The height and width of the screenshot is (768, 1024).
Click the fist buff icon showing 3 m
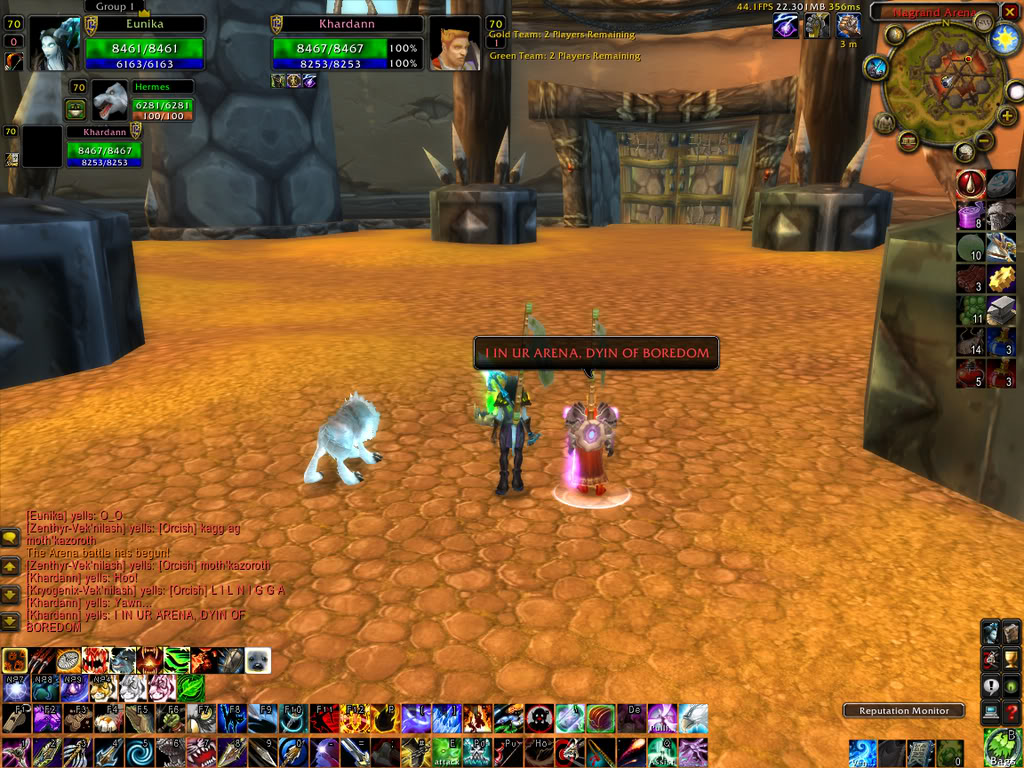coord(848,26)
